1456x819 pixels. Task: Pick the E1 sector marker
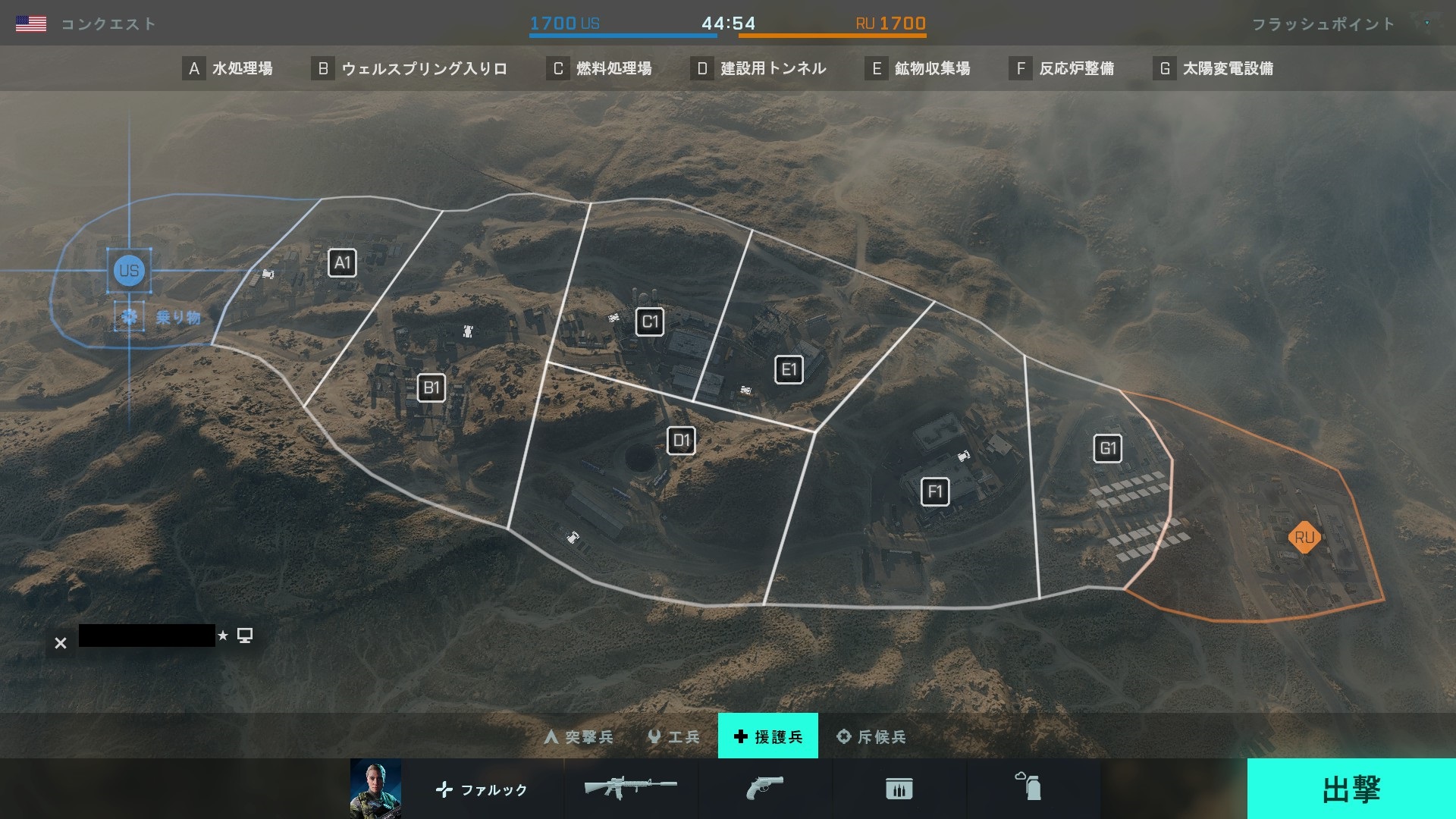(789, 370)
